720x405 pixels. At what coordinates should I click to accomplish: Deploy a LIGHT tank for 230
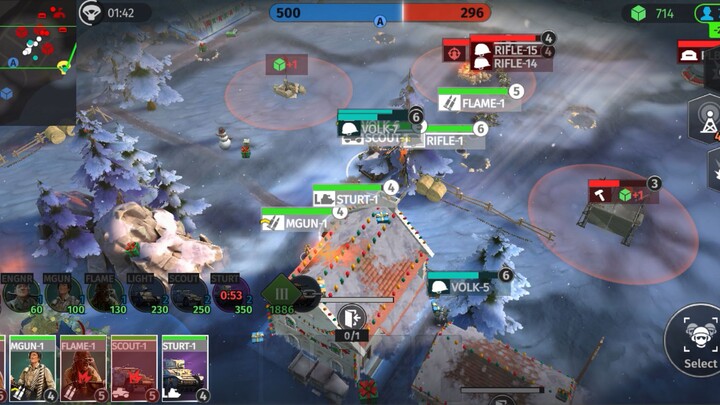[146, 295]
